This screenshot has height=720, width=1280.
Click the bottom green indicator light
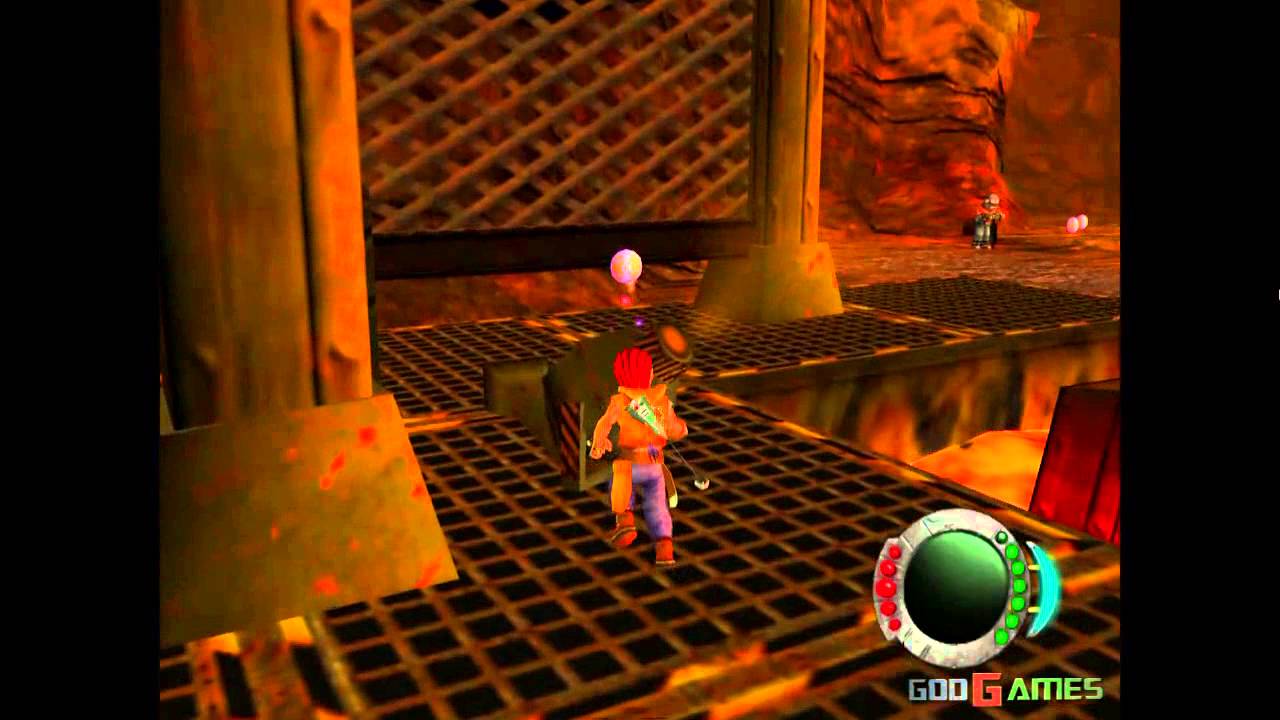pos(1001,636)
